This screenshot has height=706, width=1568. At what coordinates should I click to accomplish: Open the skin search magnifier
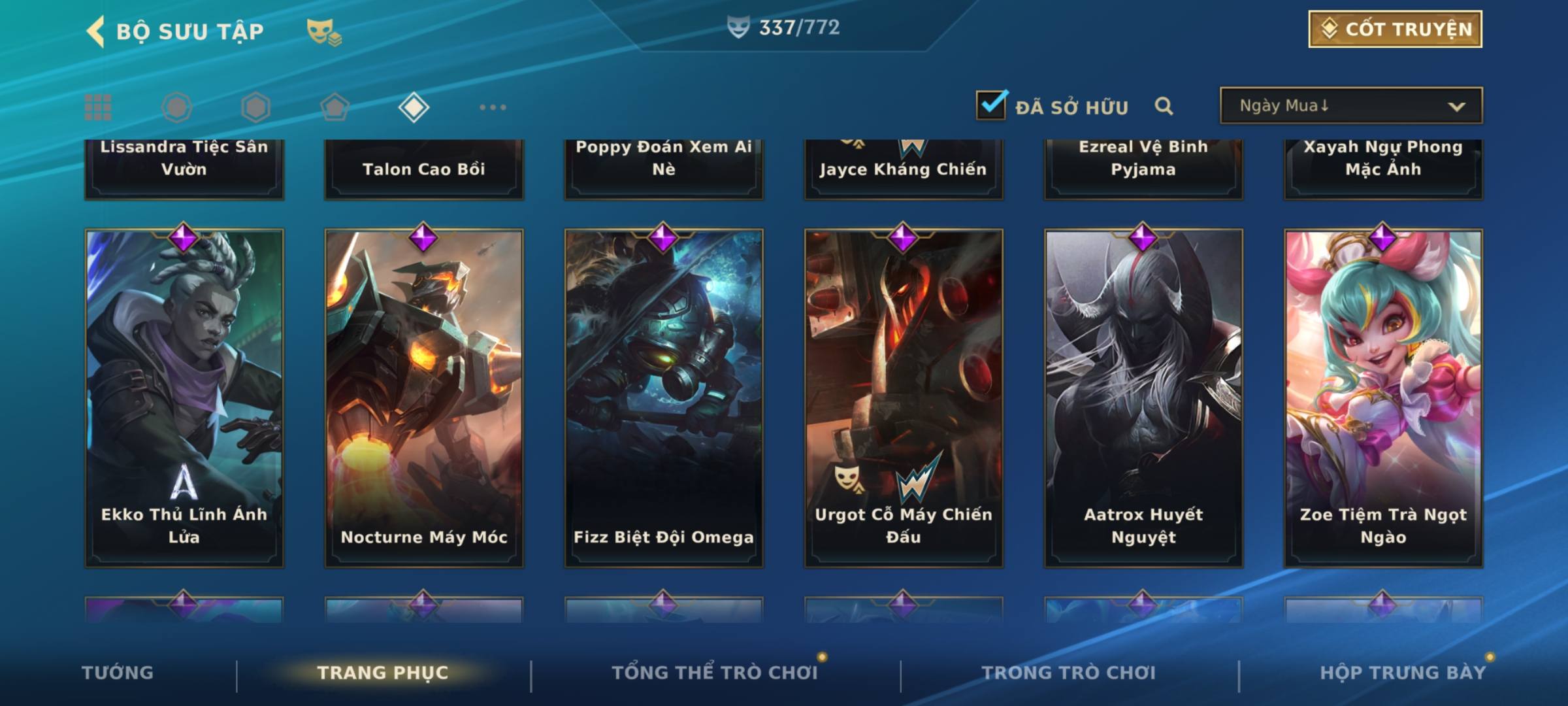point(1164,106)
